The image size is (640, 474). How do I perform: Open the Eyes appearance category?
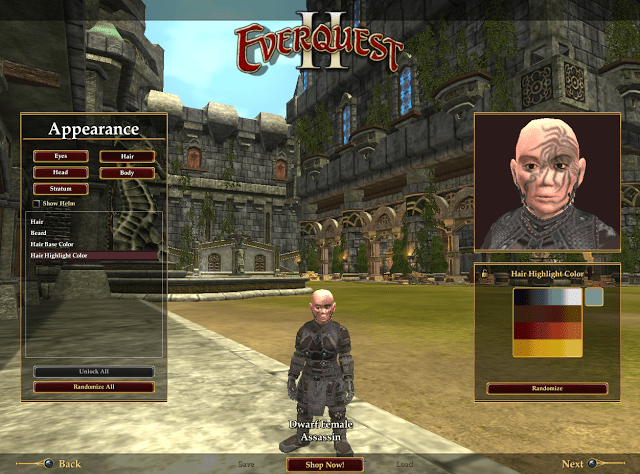(x=60, y=156)
